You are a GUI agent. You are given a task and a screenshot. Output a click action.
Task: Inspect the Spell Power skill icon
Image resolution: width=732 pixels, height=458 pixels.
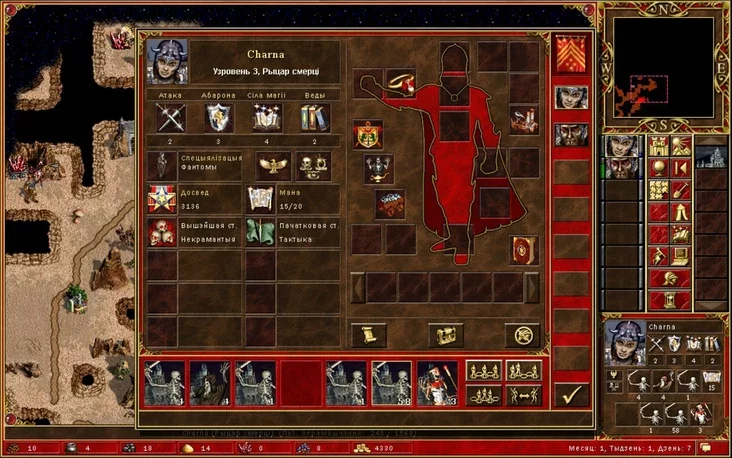tap(266, 119)
